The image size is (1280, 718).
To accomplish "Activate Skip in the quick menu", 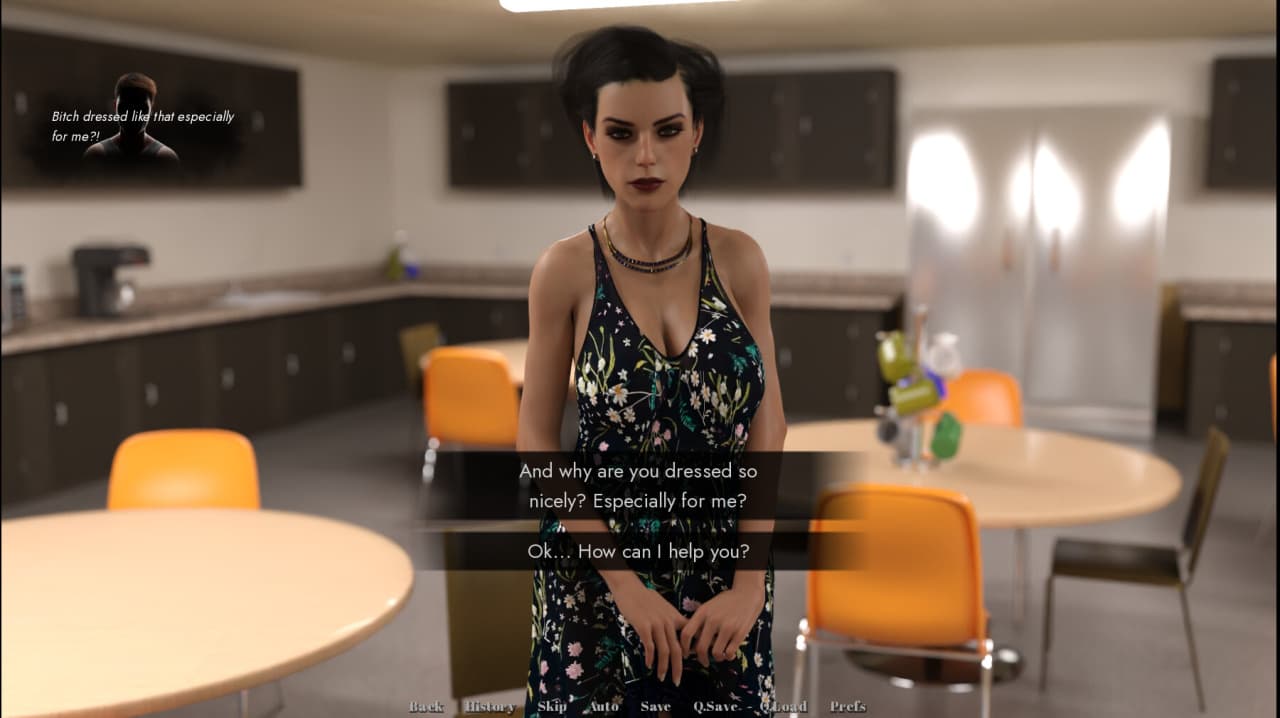I will point(552,707).
